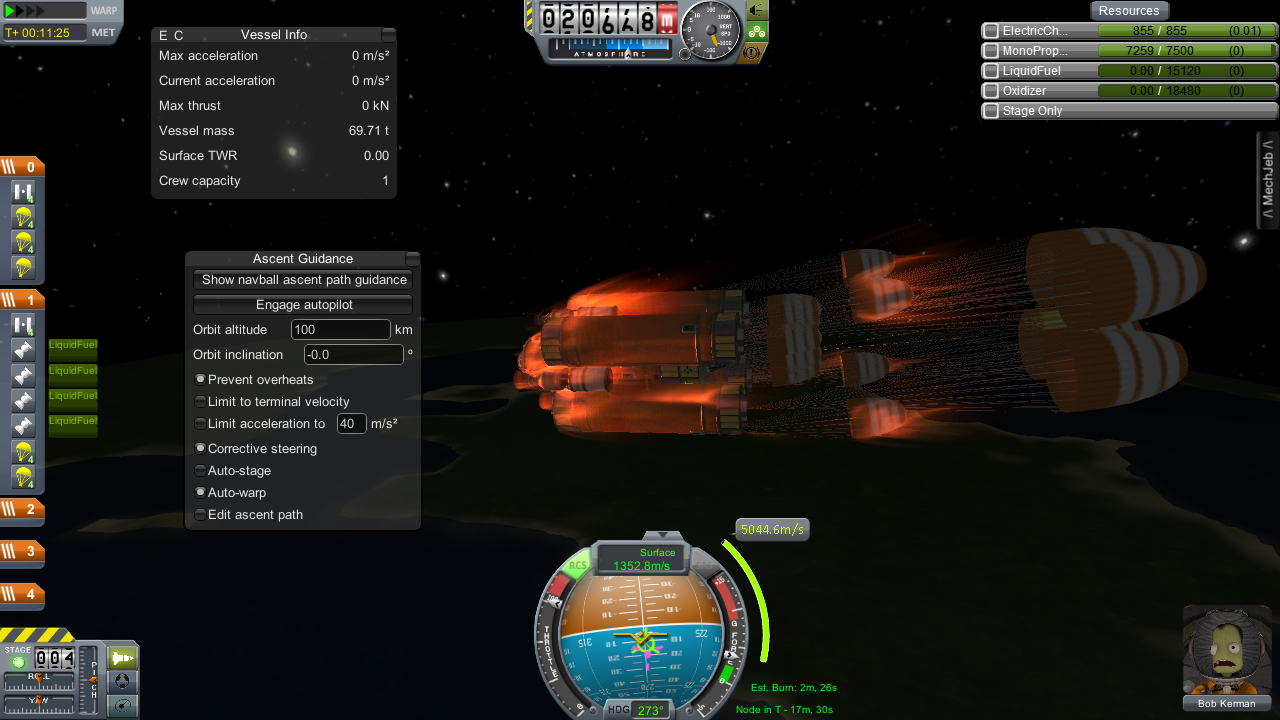Close the Vessel Info window
The height and width of the screenshot is (720, 1280).
click(388, 35)
